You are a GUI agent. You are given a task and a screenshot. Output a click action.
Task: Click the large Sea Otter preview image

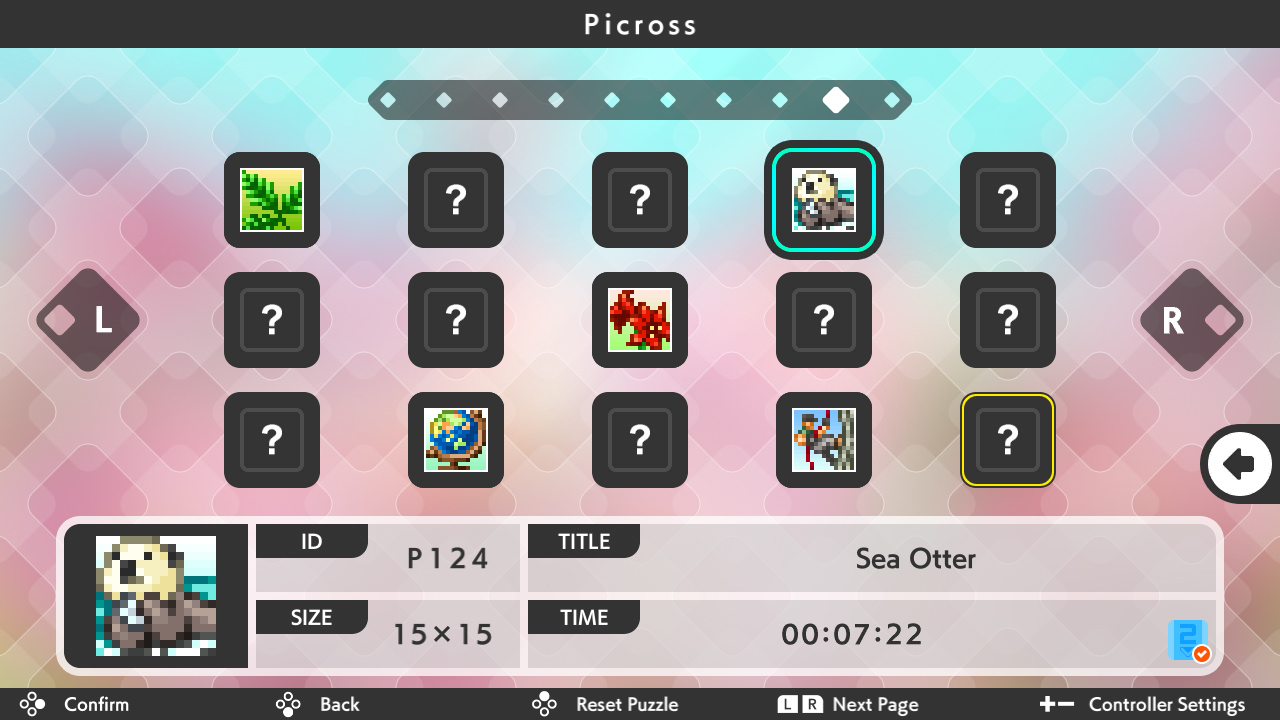[x=156, y=596]
